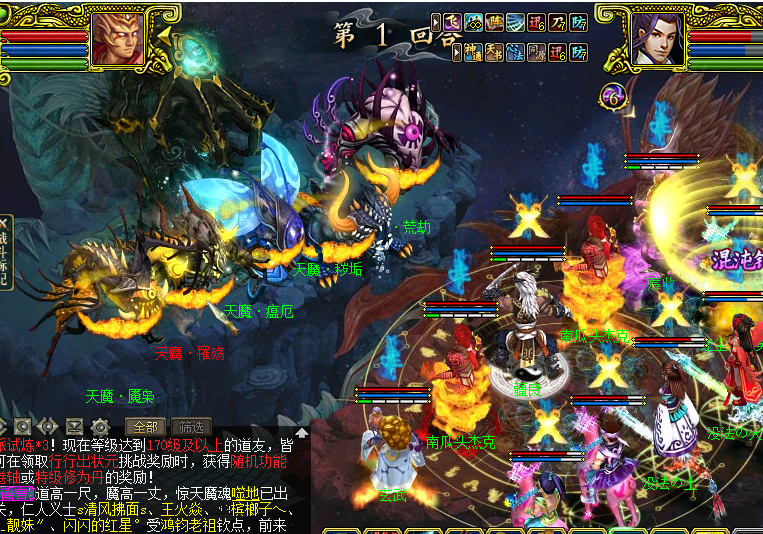Open the purple orb numbered 6
The height and width of the screenshot is (534, 763).
(x=612, y=96)
